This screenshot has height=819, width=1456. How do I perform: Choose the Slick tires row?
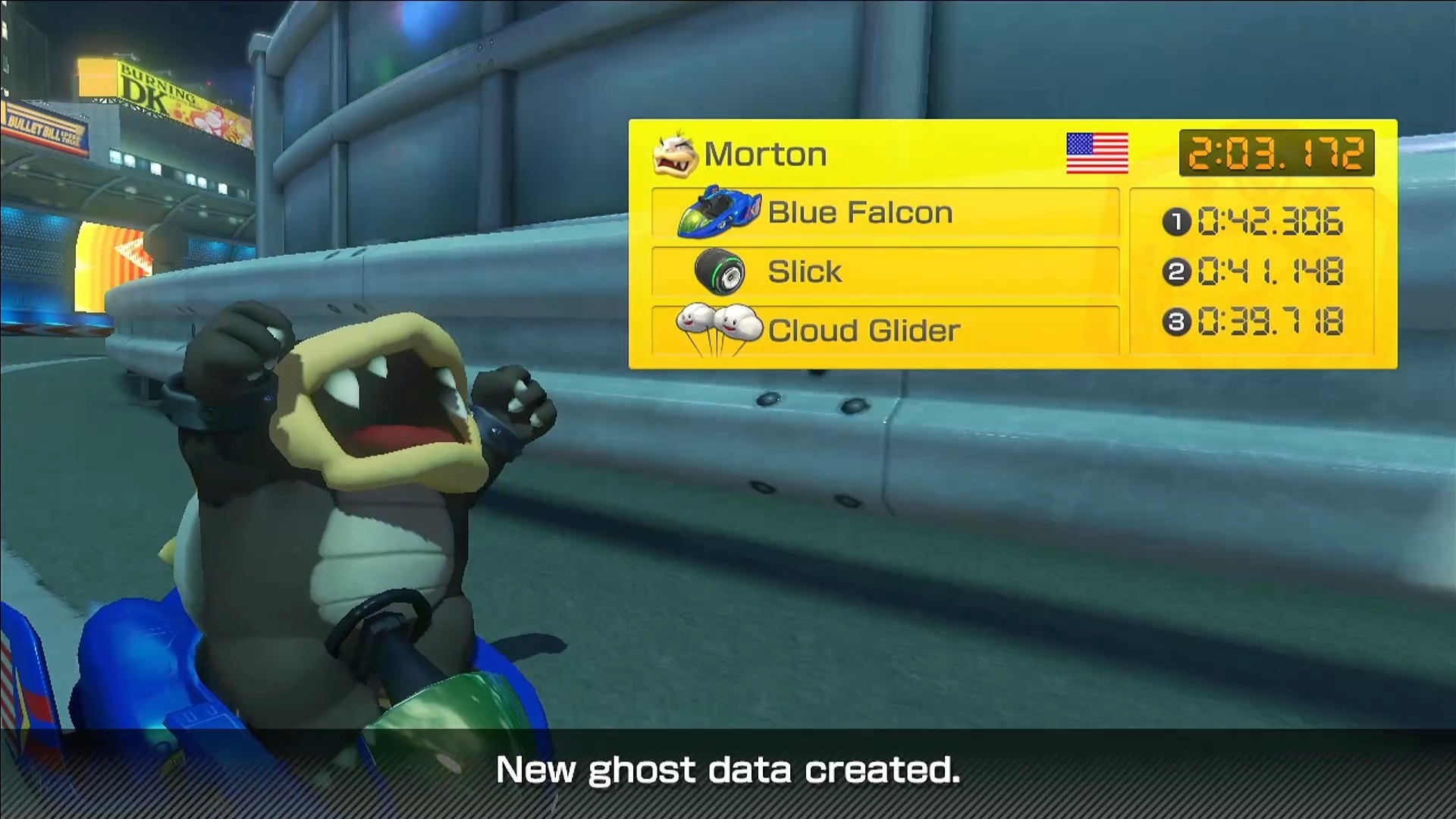coord(885,271)
